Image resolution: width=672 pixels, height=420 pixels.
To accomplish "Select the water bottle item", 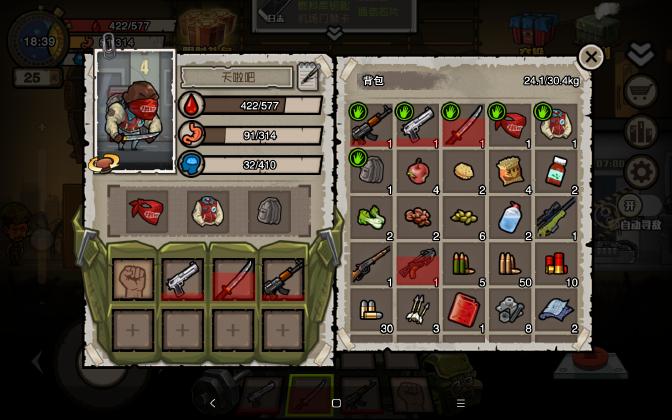I will 510,217.
